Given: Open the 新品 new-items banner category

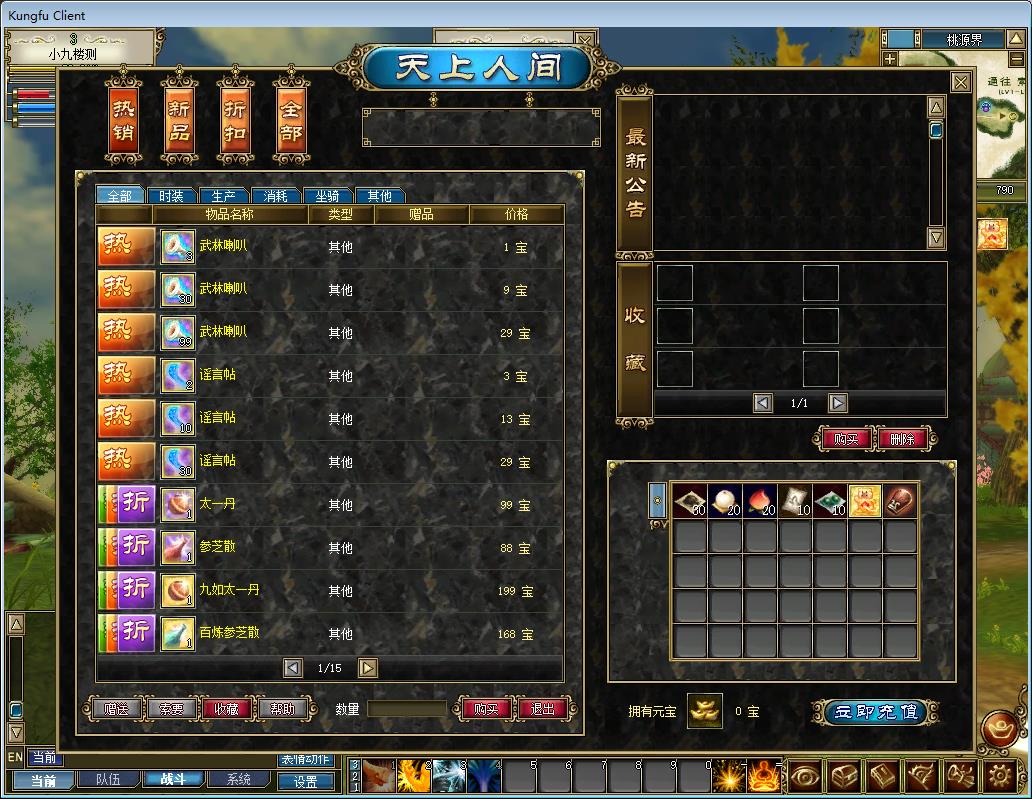Looking at the screenshot, I should click(179, 120).
